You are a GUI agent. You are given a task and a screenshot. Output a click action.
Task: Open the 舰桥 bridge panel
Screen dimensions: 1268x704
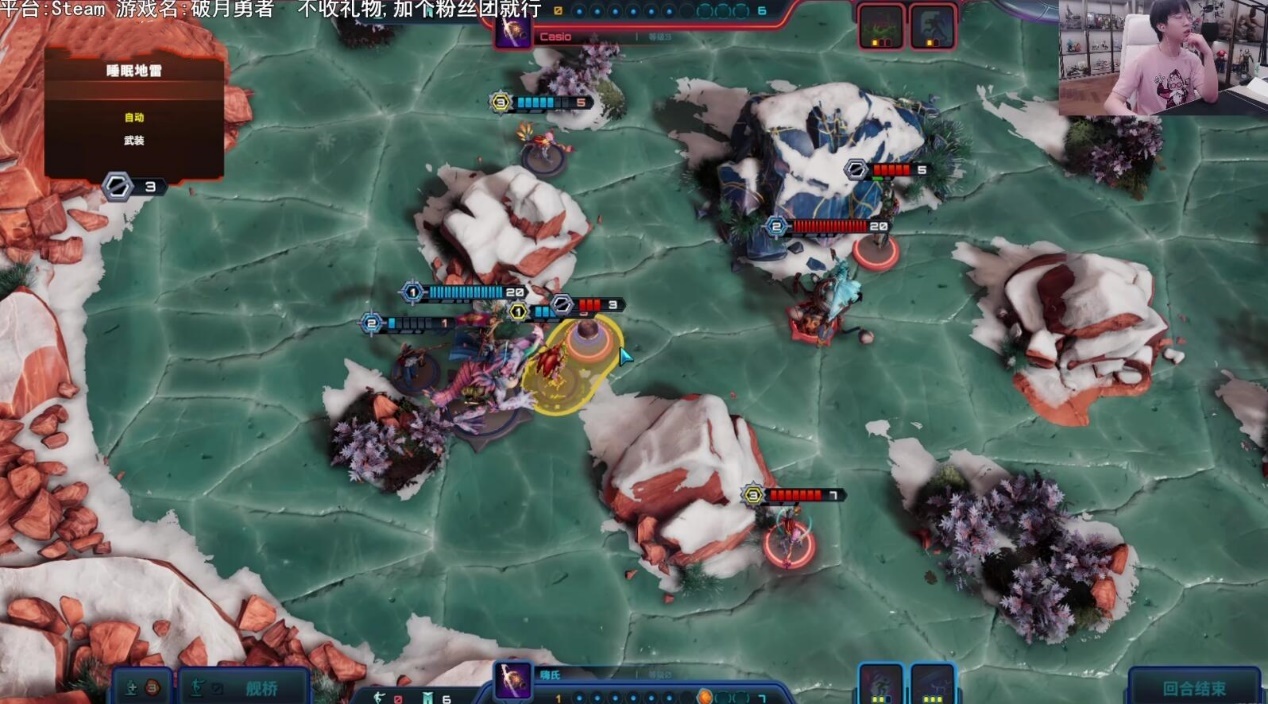click(x=243, y=688)
